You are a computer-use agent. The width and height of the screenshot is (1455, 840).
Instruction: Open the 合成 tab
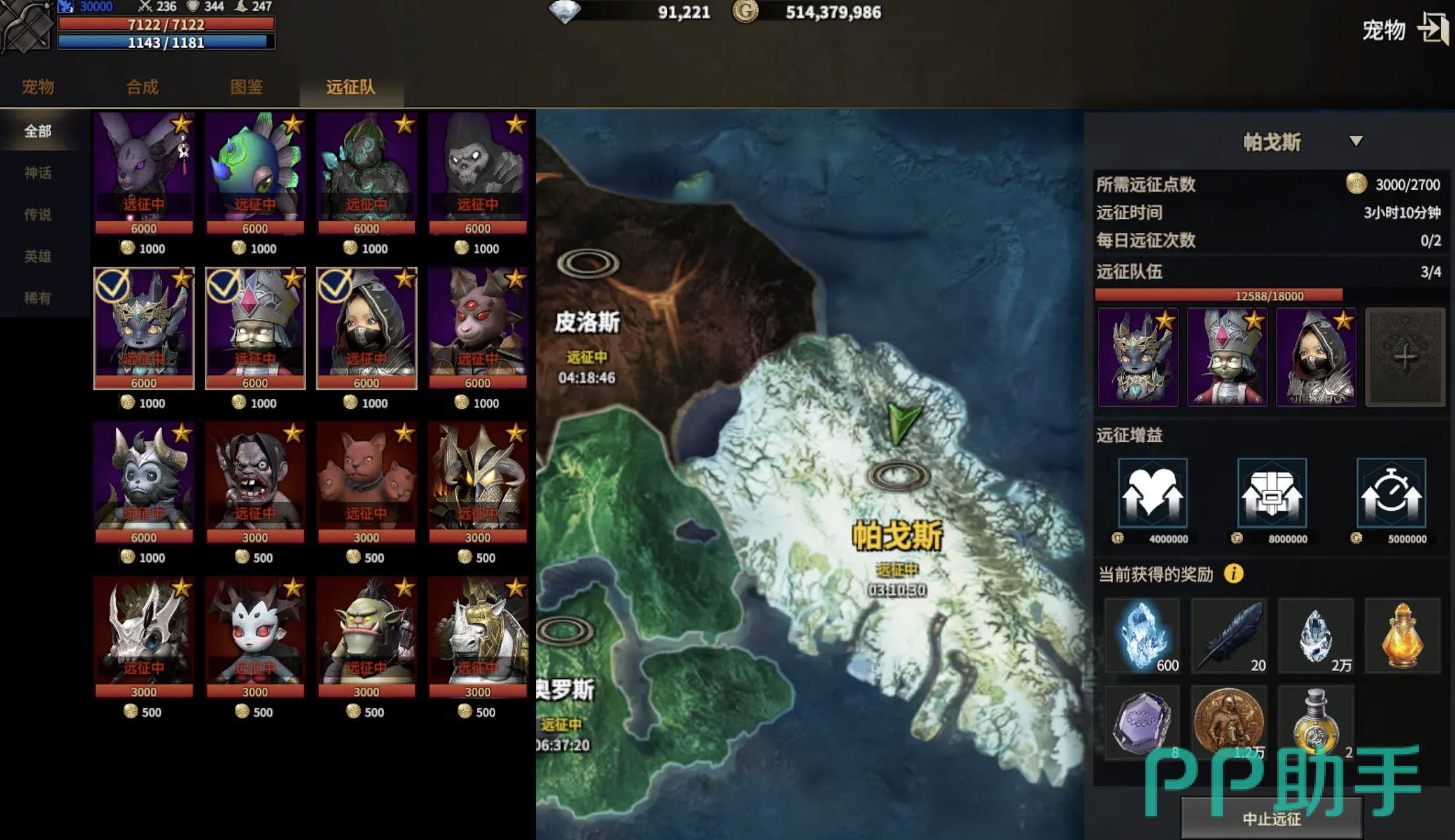click(x=142, y=87)
